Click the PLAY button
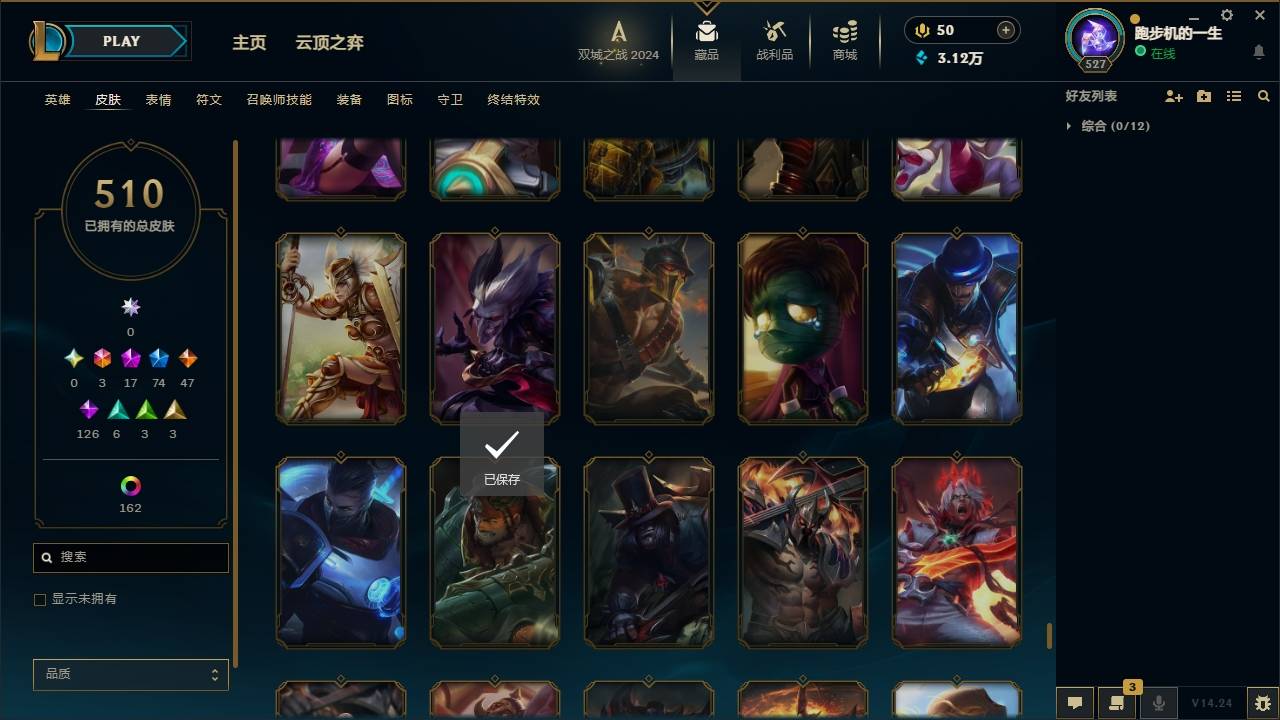Image resolution: width=1280 pixels, height=720 pixels. pyautogui.click(x=120, y=40)
